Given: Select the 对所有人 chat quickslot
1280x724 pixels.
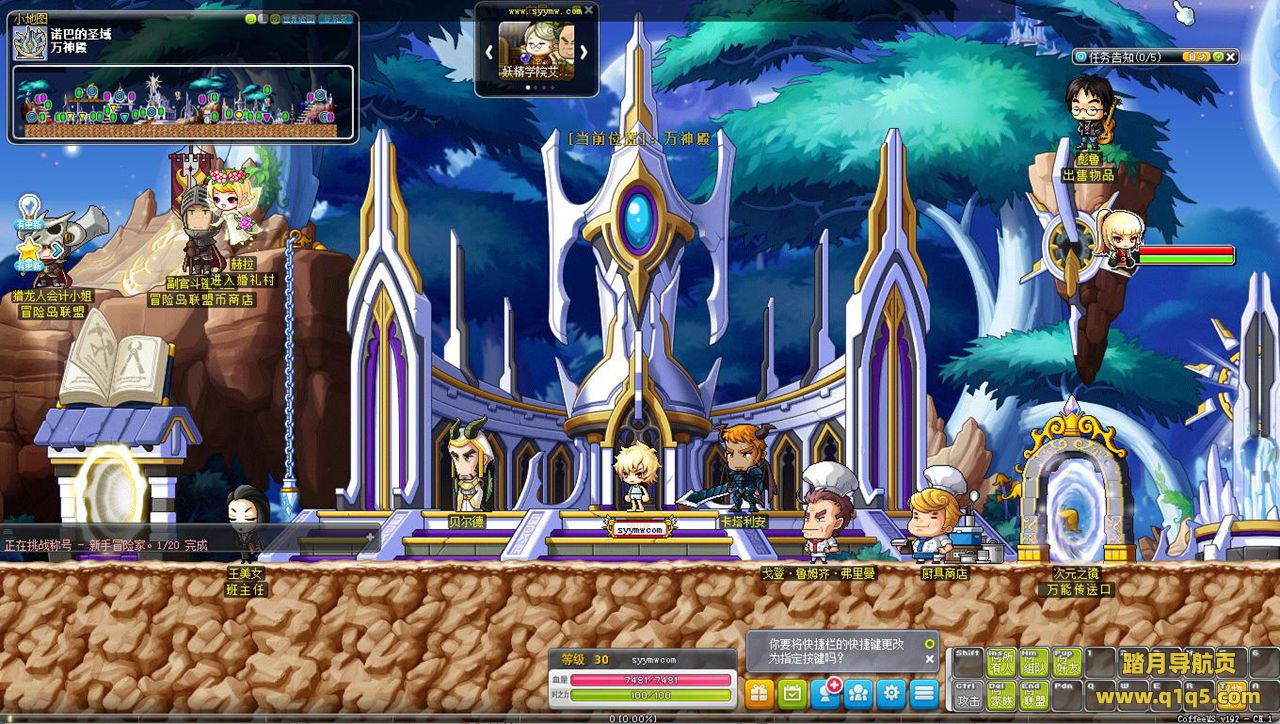Looking at the screenshot, I should coord(1001,662).
